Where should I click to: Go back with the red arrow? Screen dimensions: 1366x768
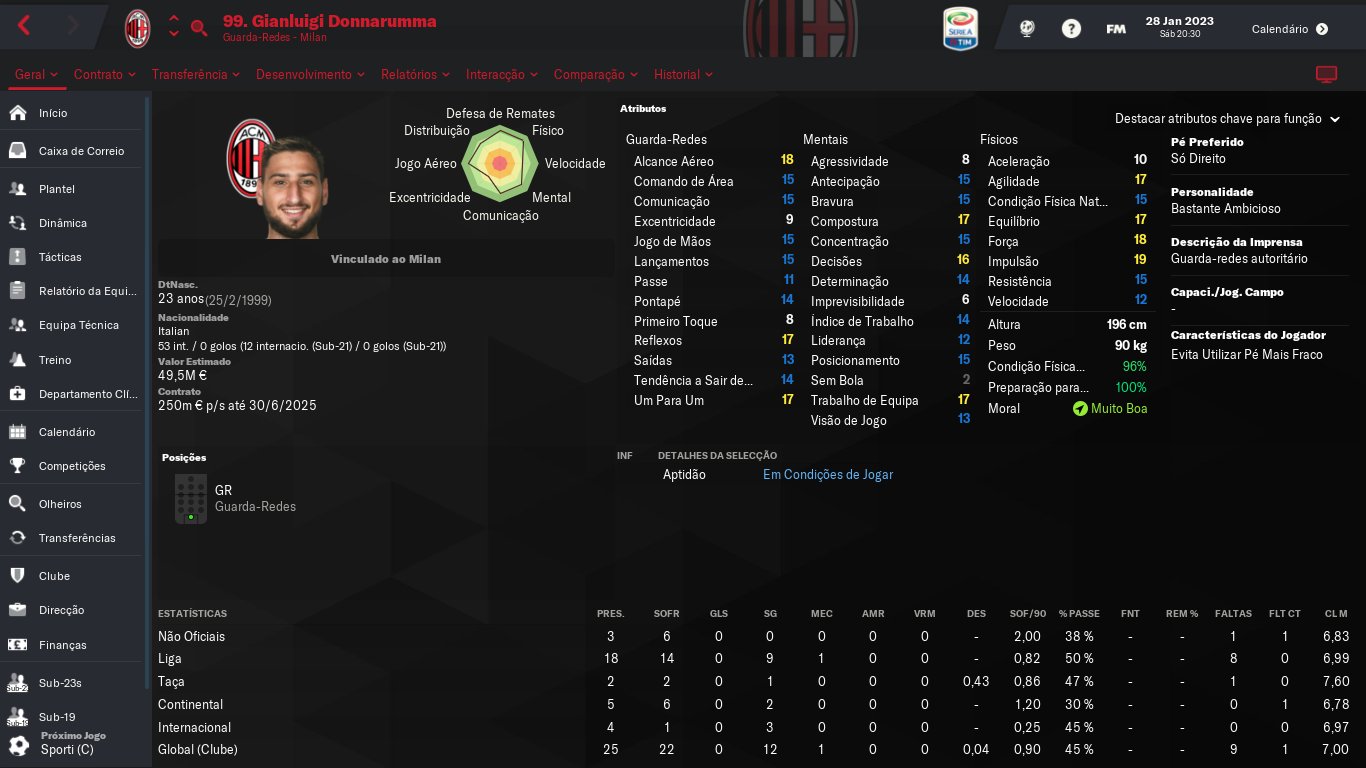[25, 27]
